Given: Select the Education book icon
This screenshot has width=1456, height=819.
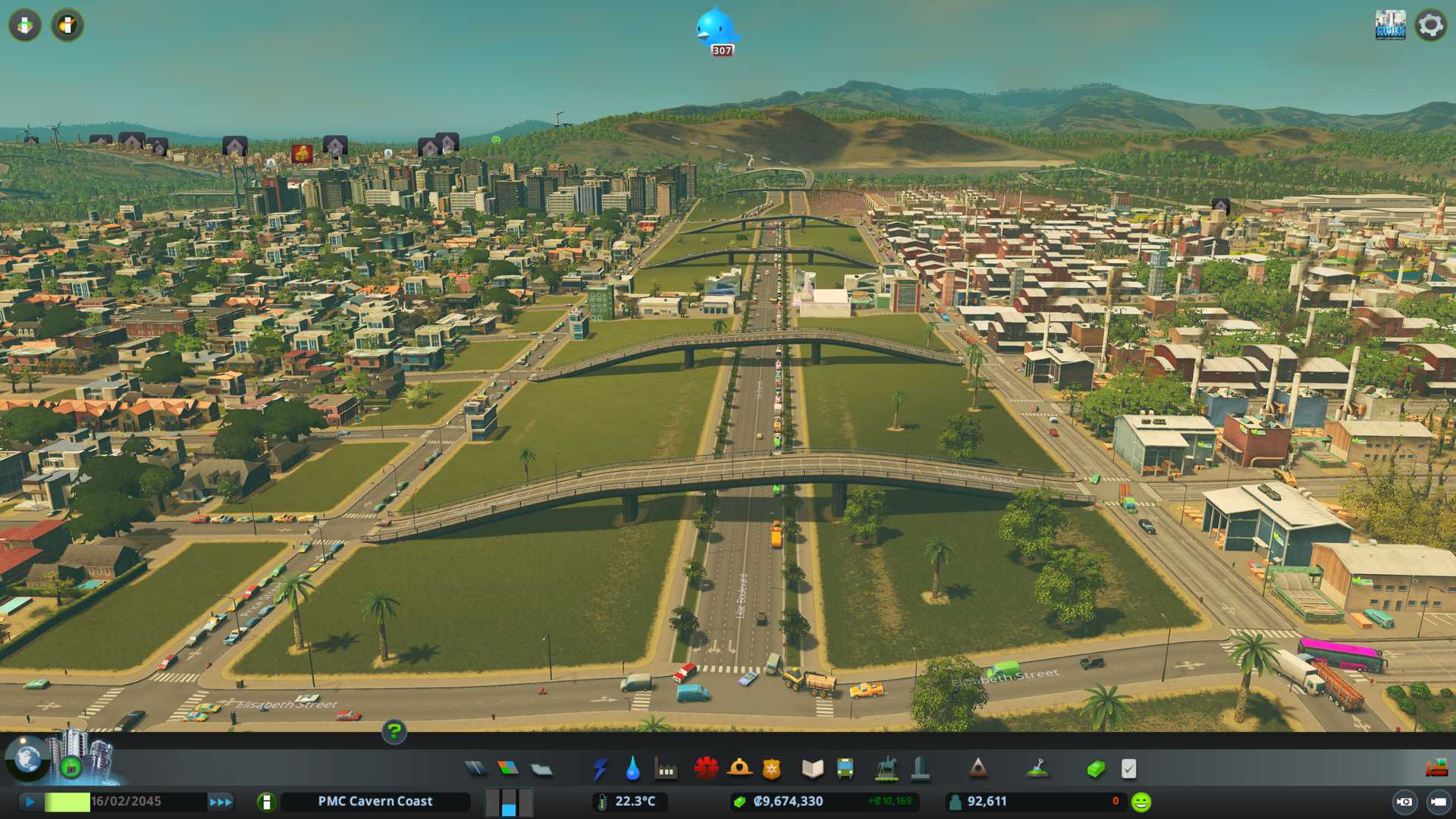Looking at the screenshot, I should click(812, 769).
